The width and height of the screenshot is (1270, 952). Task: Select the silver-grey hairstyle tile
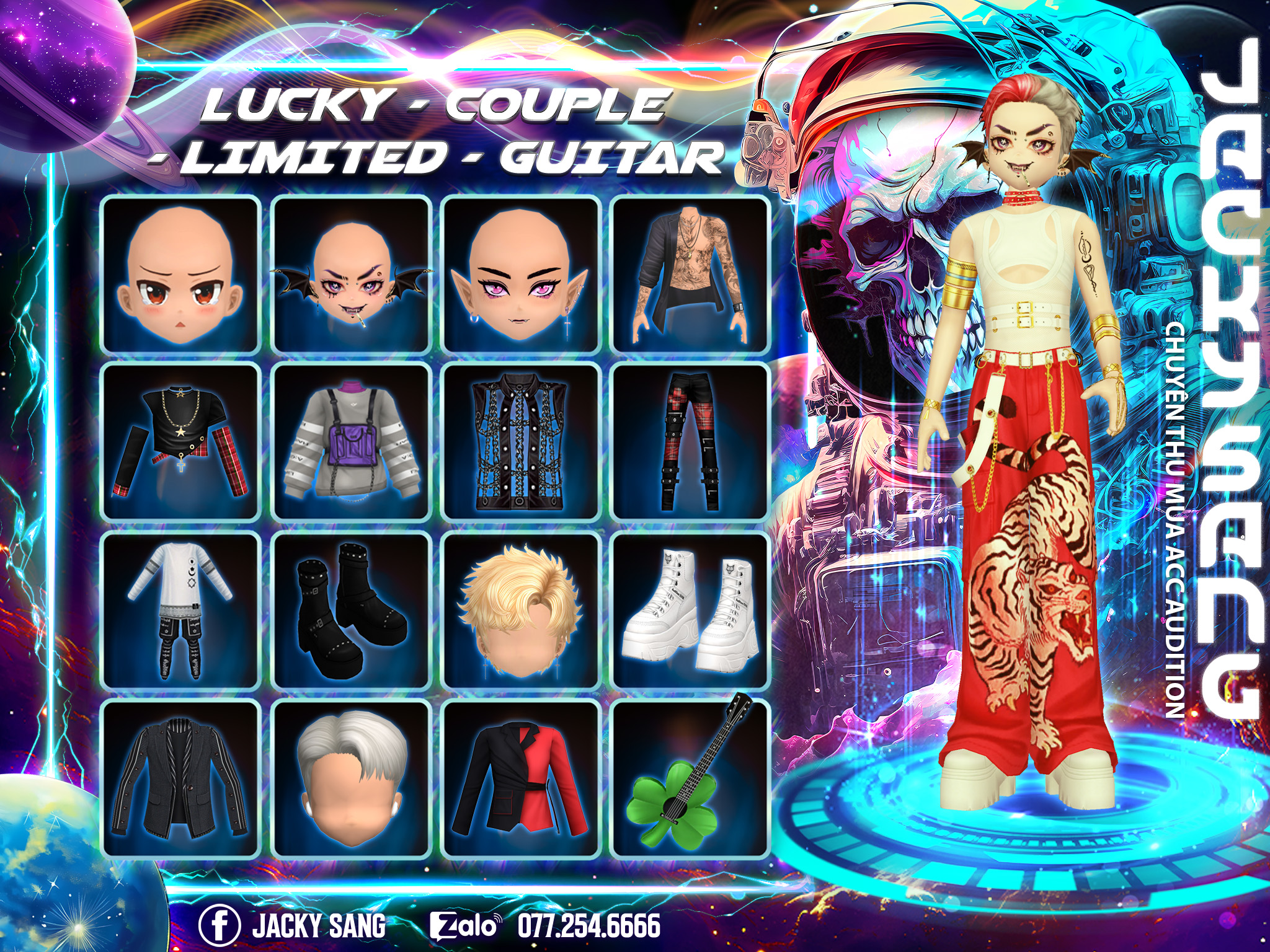click(352, 778)
